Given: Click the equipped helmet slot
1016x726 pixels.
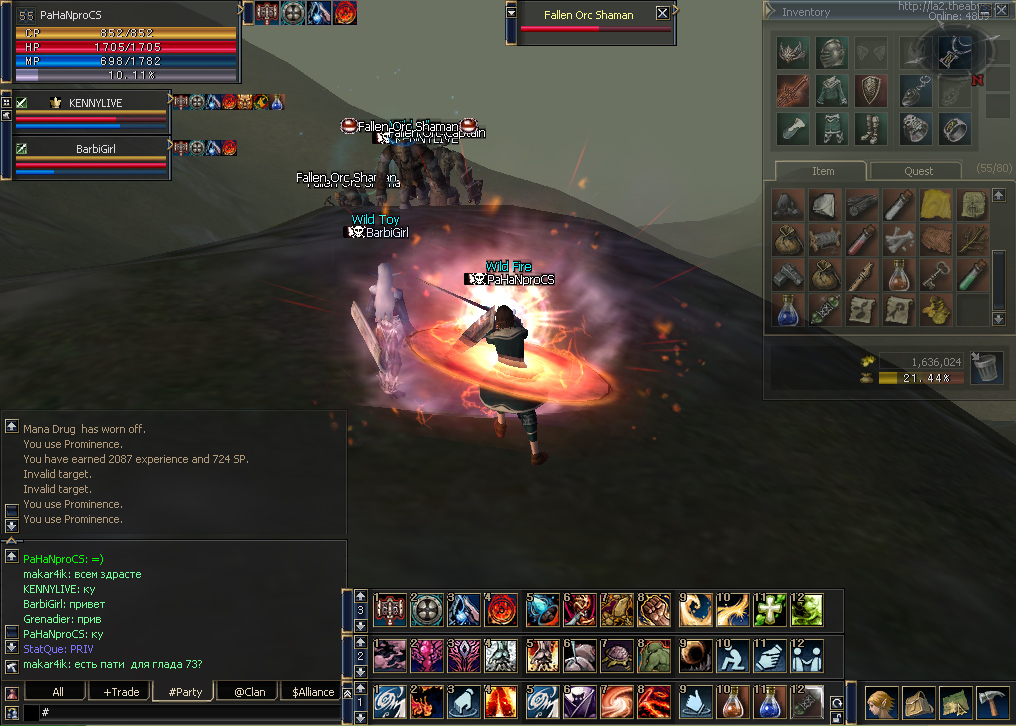Looking at the screenshot, I should coord(830,52).
